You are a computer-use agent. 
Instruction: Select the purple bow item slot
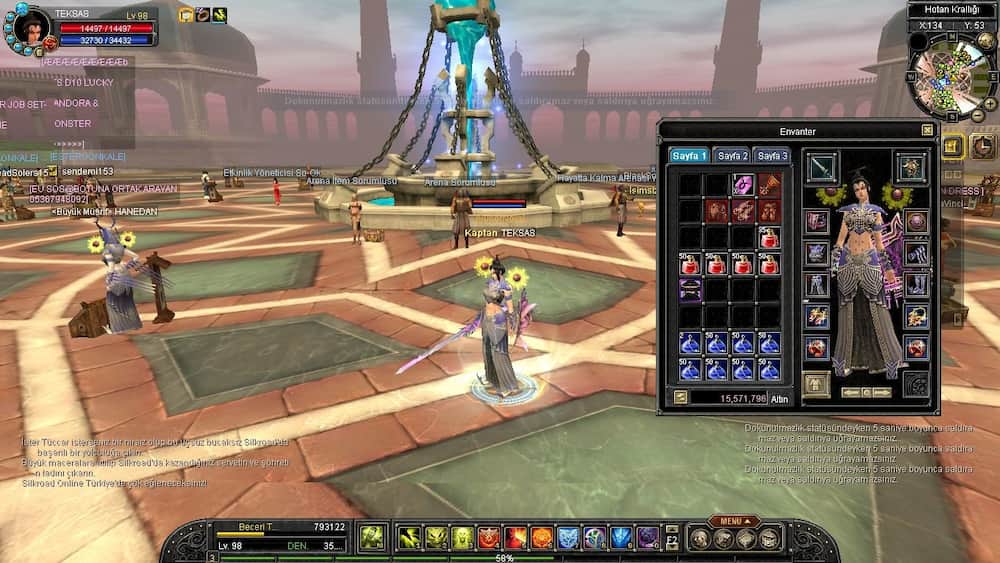coord(690,290)
